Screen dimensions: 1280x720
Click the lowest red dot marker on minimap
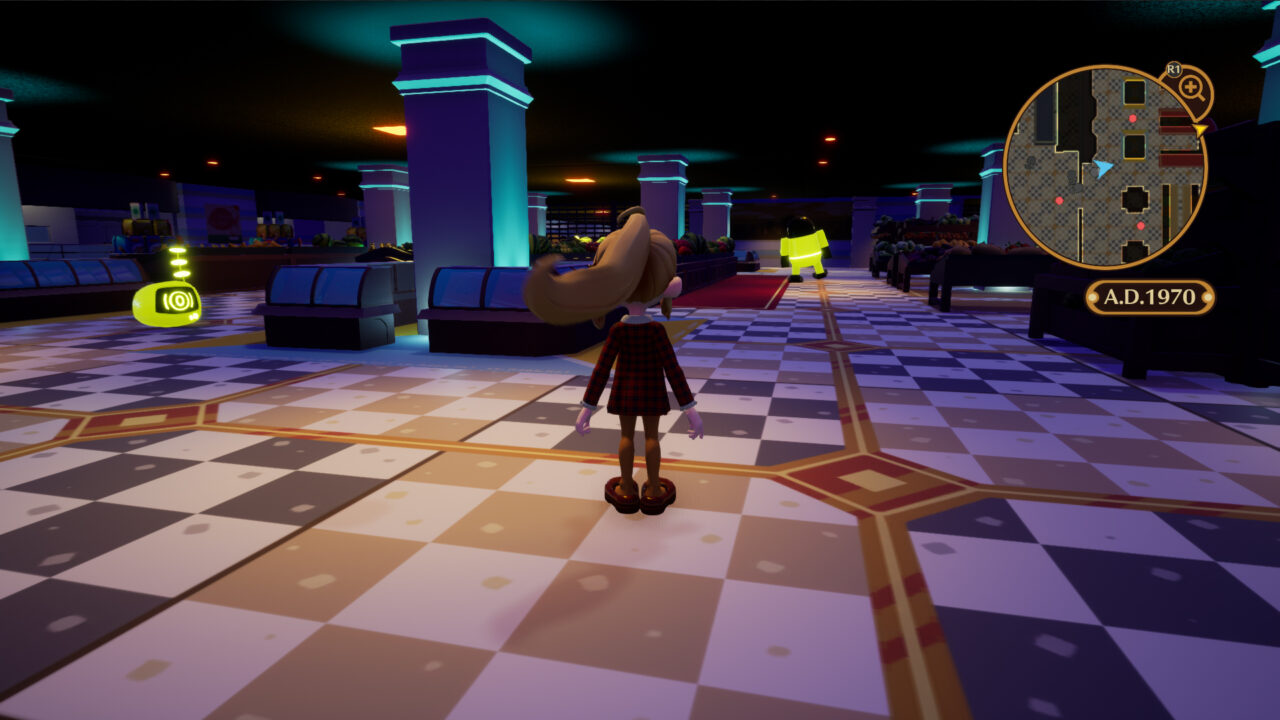pos(1139,225)
